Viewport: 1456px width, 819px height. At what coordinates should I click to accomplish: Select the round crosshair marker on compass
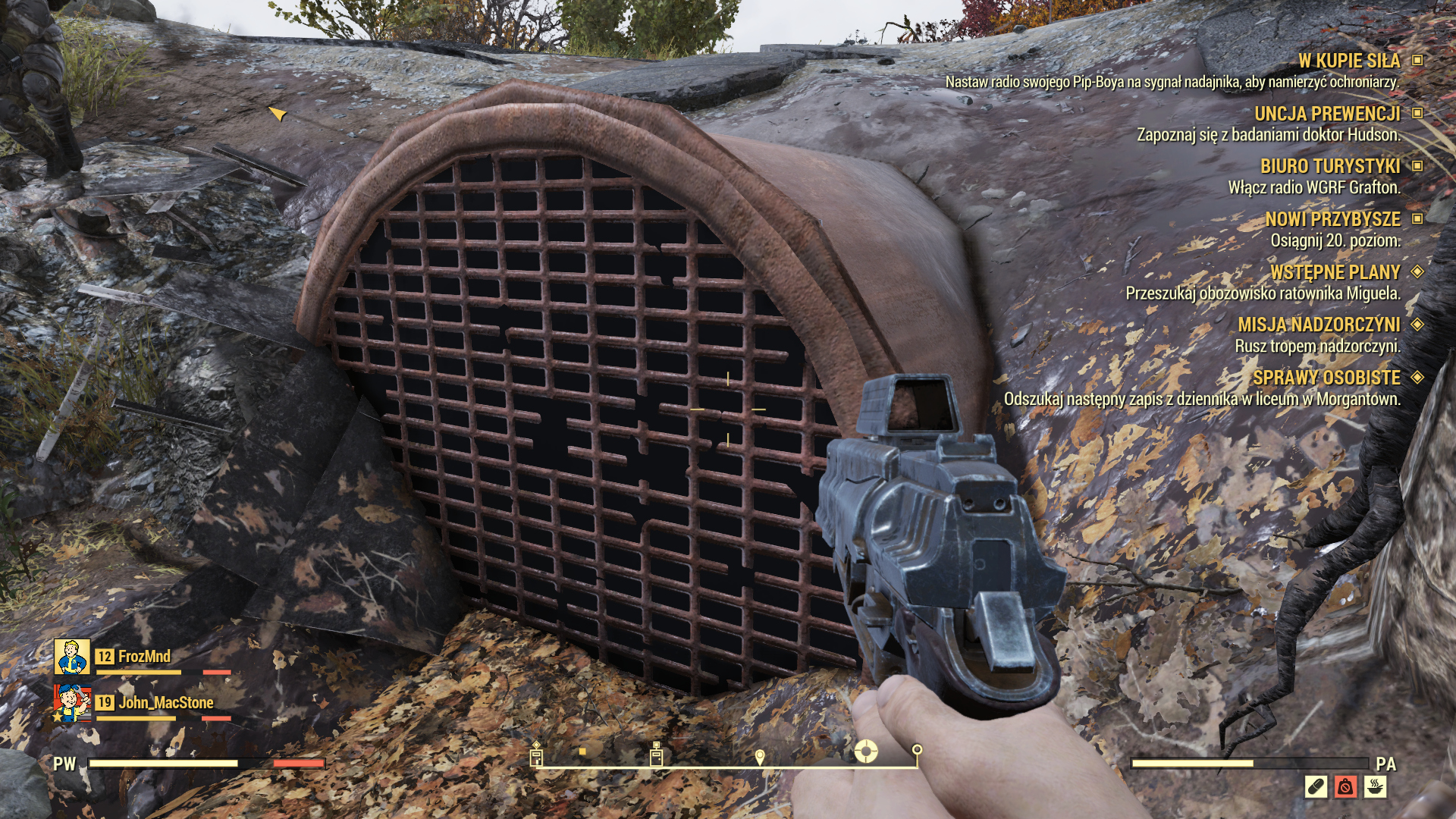tap(866, 752)
